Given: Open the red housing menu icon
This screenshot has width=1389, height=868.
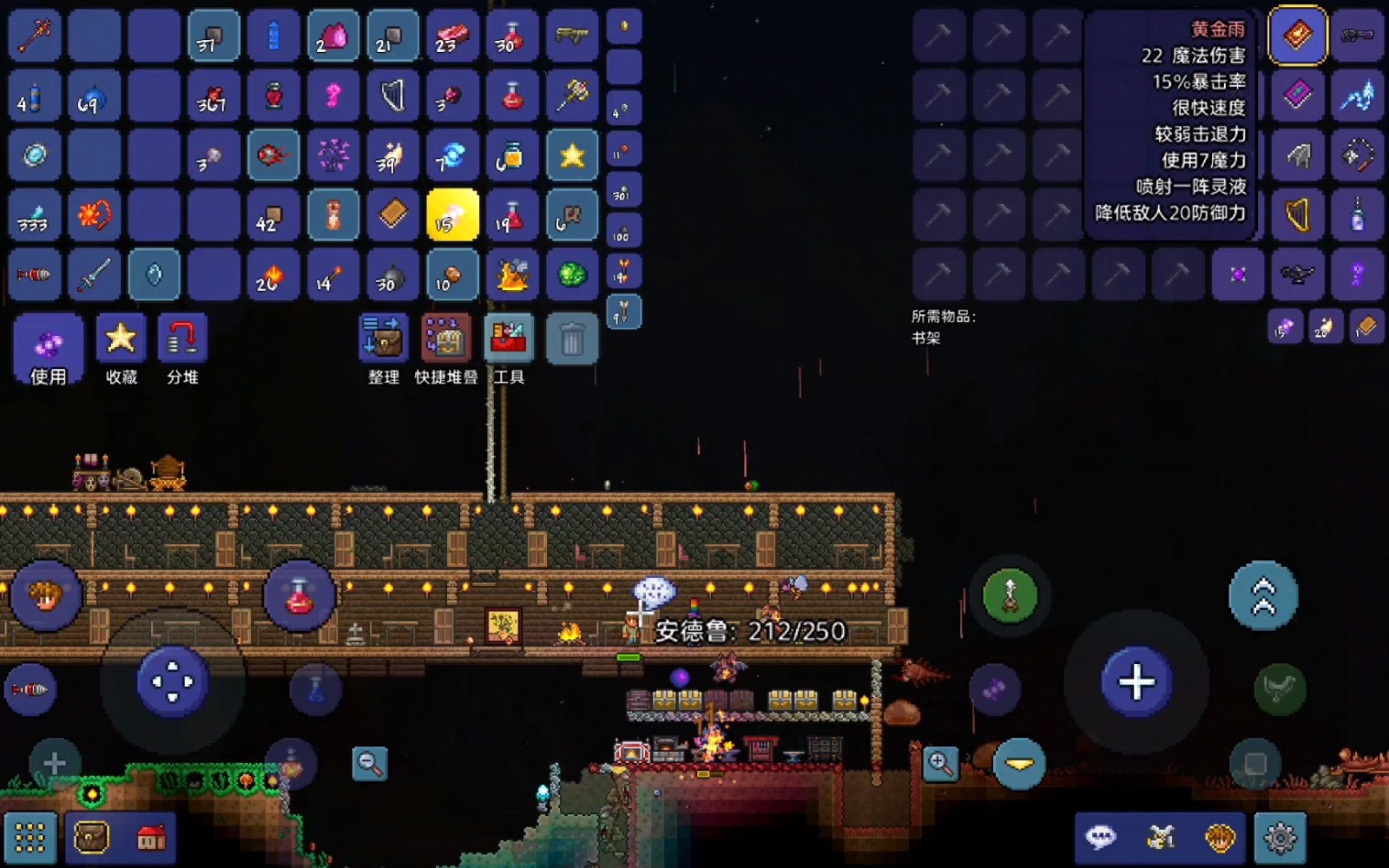Looking at the screenshot, I should (x=152, y=838).
